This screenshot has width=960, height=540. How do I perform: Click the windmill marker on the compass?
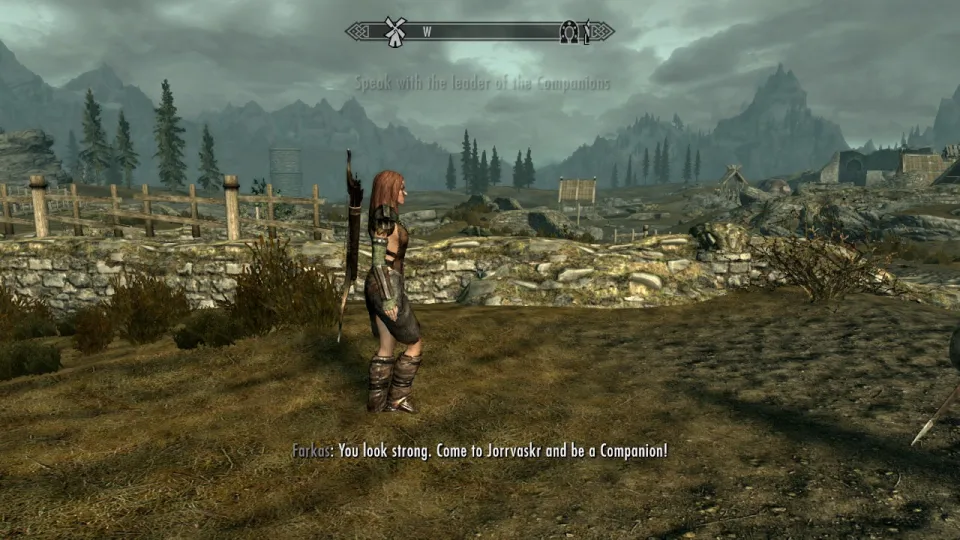pyautogui.click(x=393, y=29)
